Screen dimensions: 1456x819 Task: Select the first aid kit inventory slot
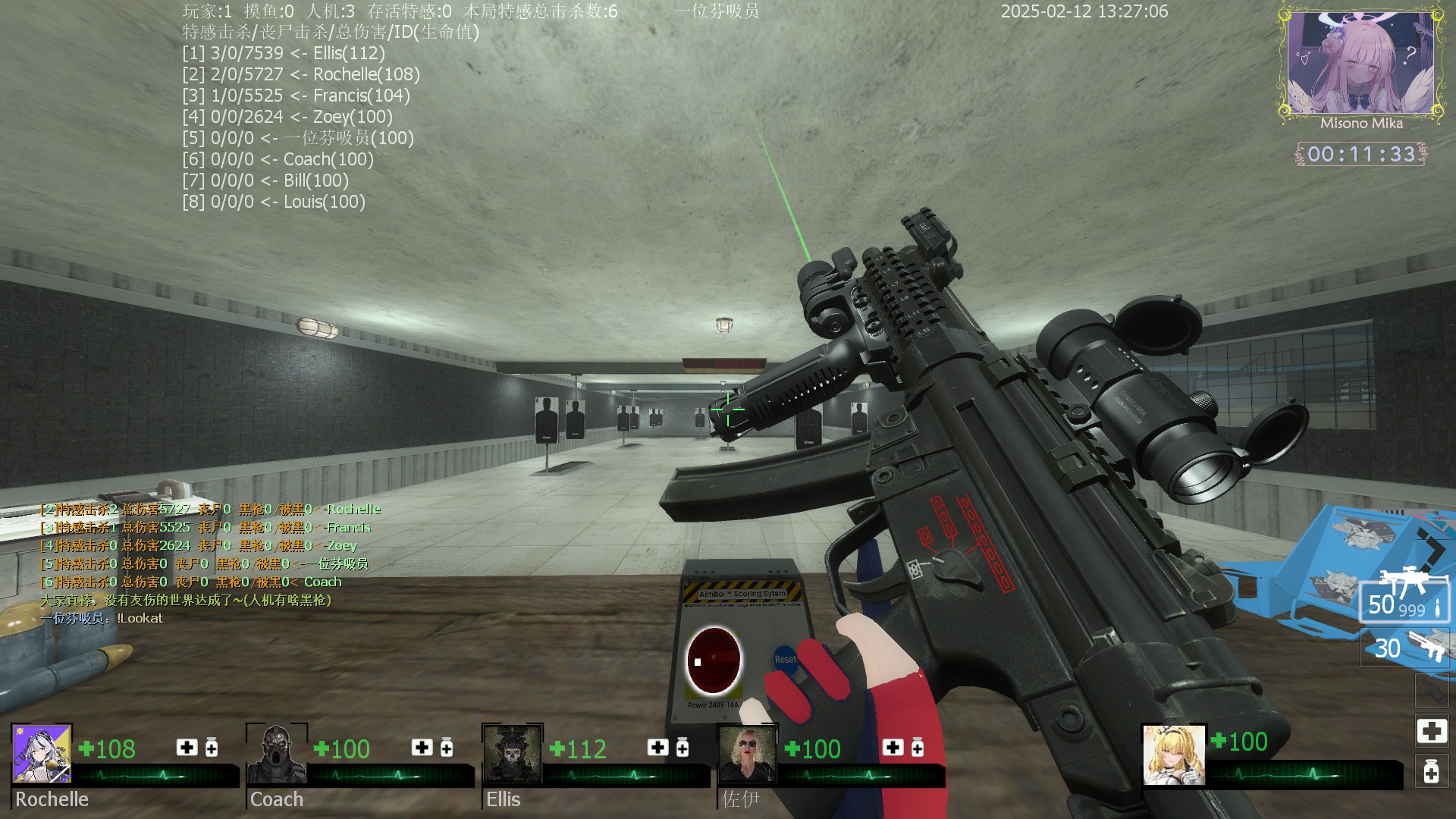tap(1431, 731)
